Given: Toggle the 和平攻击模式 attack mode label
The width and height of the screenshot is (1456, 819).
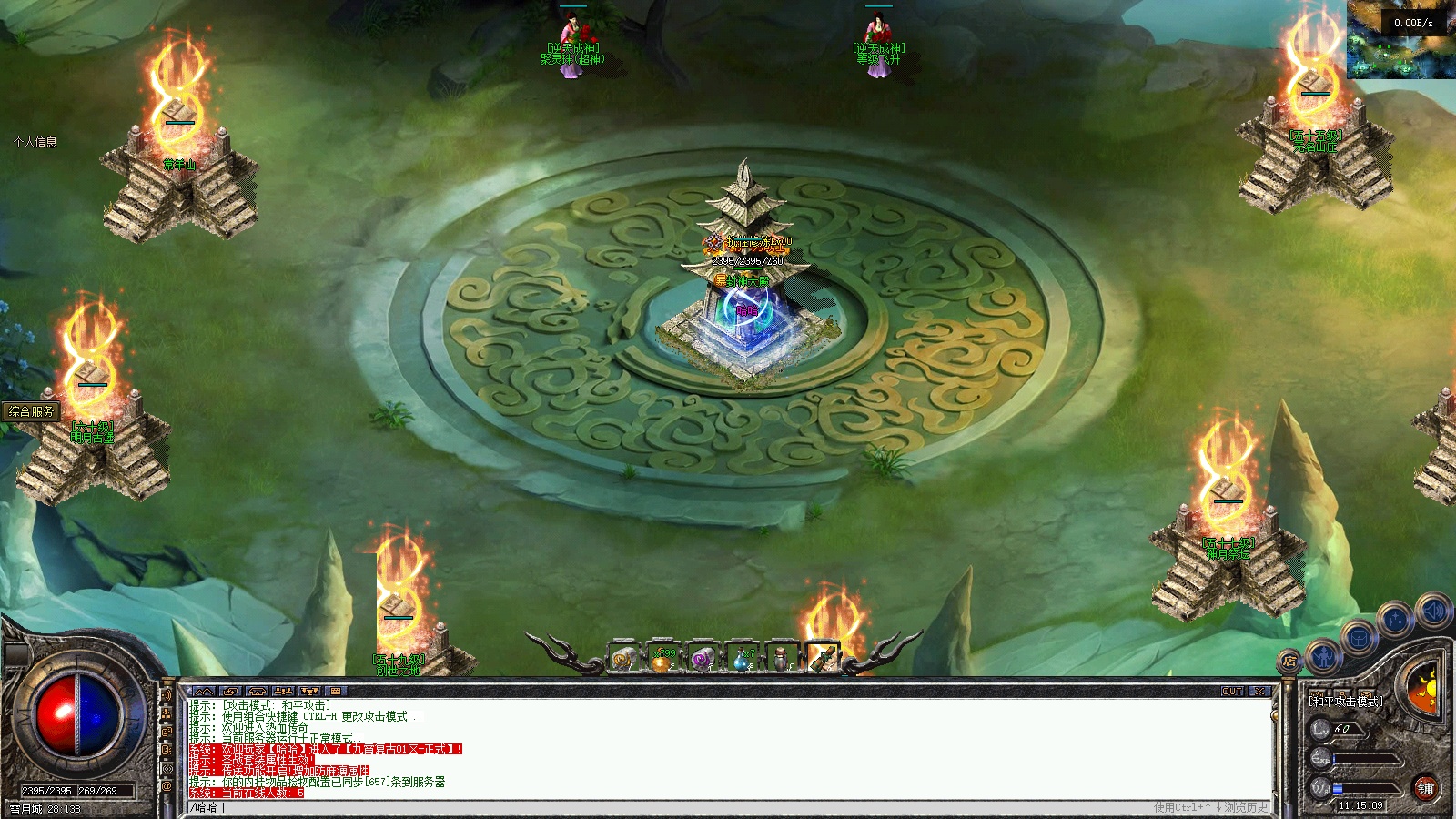Looking at the screenshot, I should point(1345,702).
